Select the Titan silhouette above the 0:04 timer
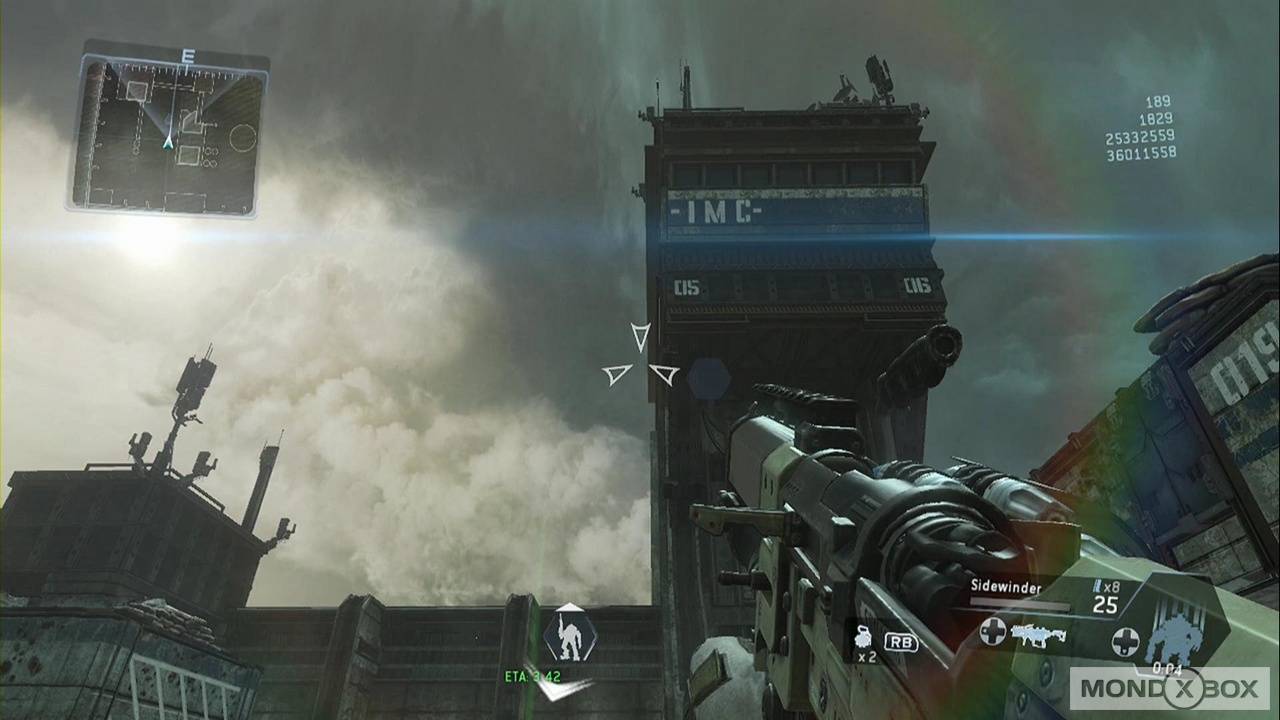The image size is (1280, 720). pos(1177,635)
